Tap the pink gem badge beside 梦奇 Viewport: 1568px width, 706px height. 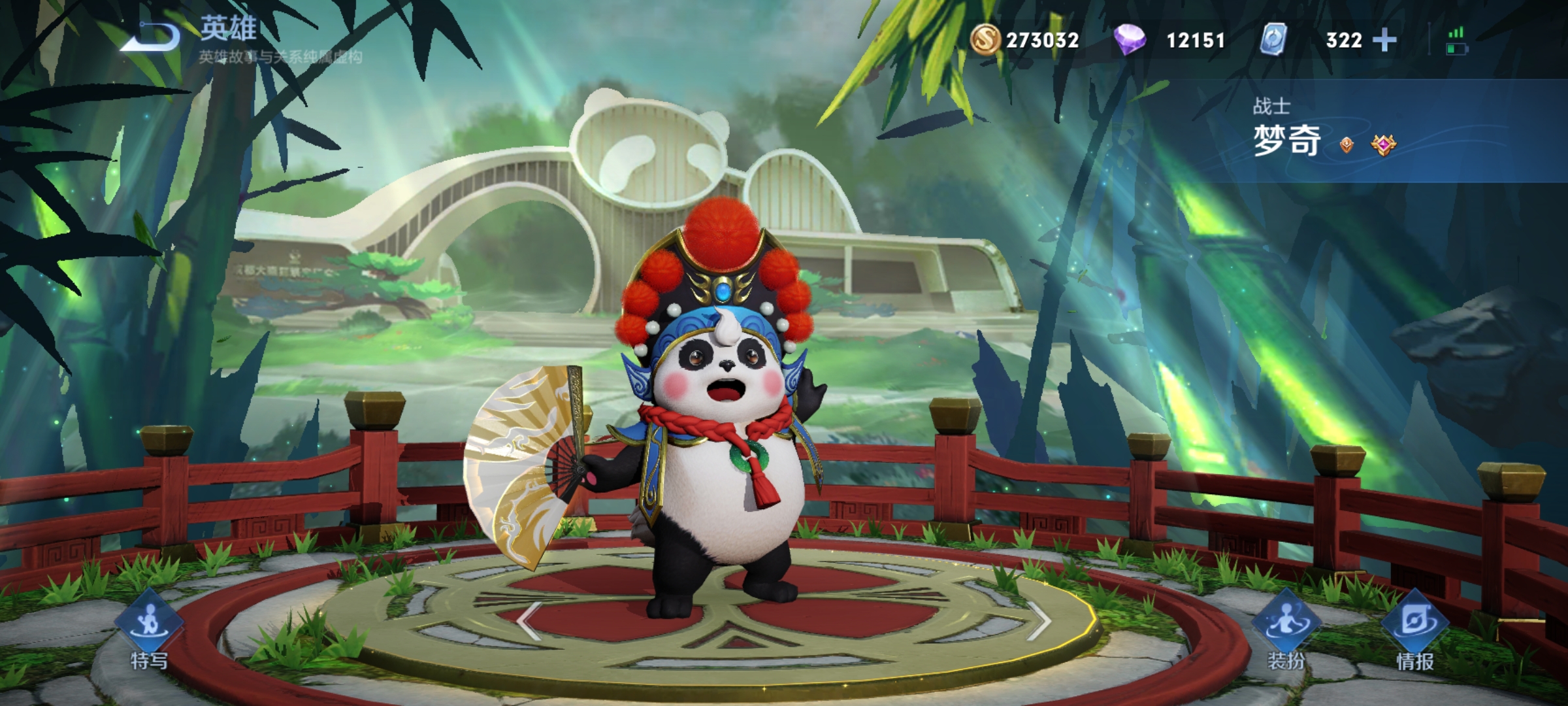point(1383,144)
